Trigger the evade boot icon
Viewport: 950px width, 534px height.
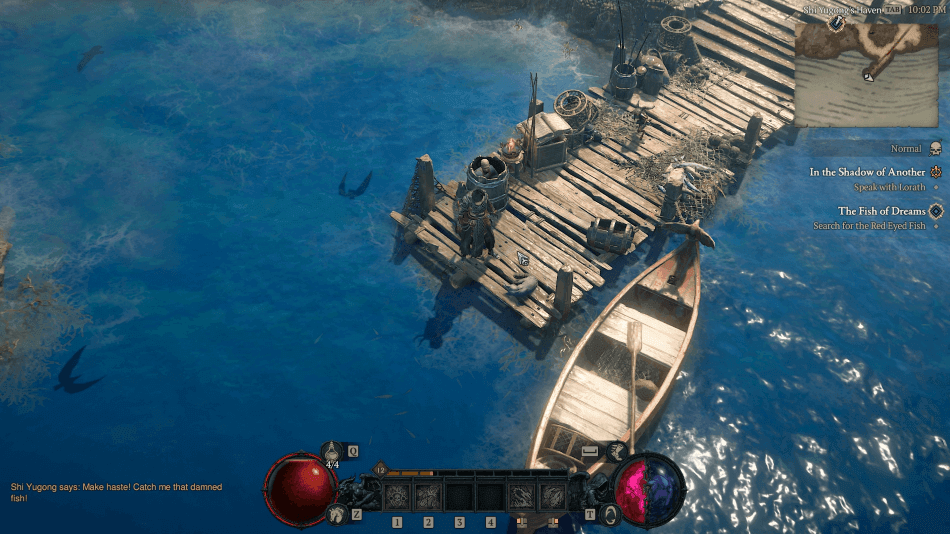click(x=616, y=452)
